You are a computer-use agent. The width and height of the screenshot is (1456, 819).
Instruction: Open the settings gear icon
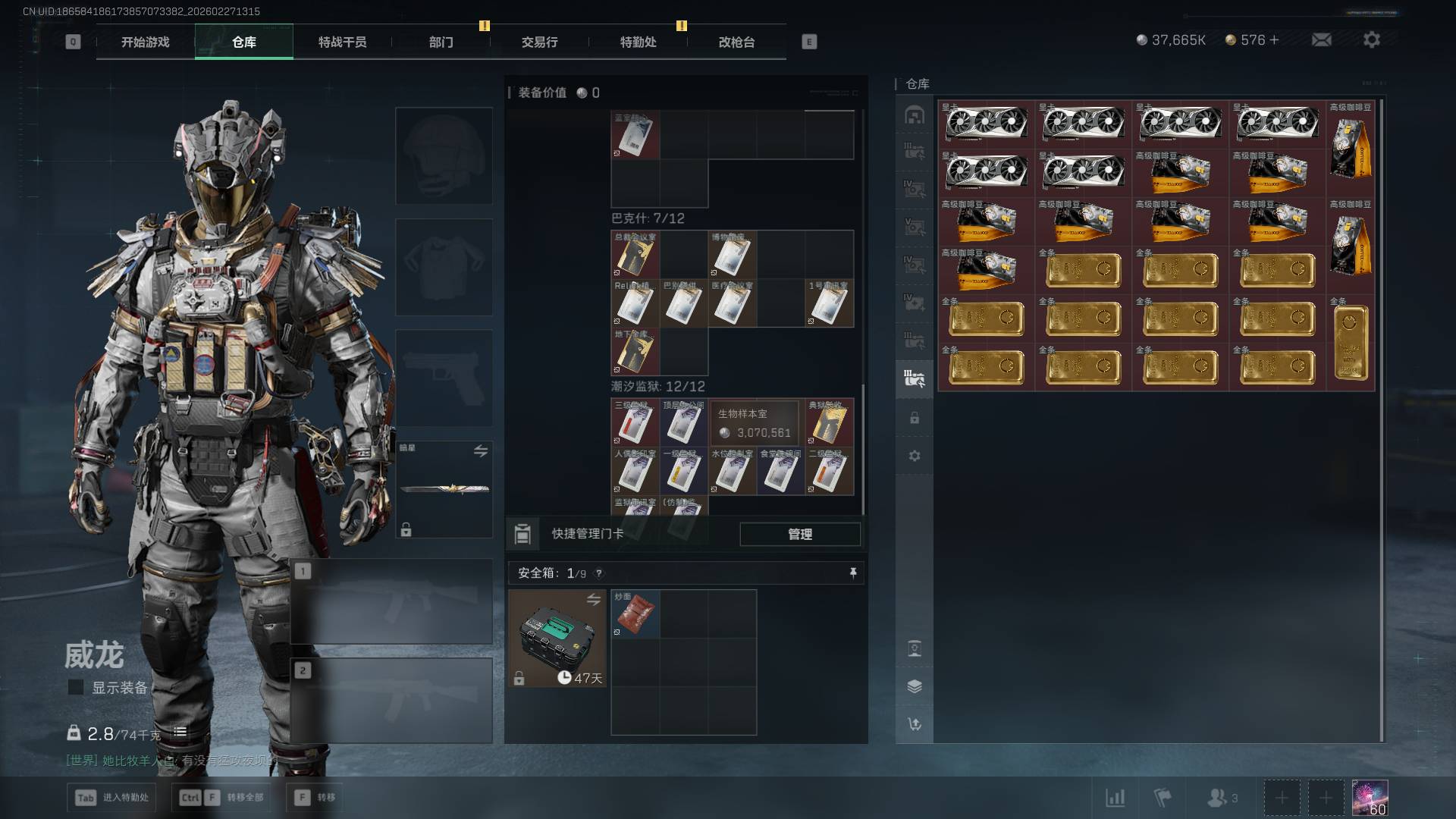click(1372, 39)
